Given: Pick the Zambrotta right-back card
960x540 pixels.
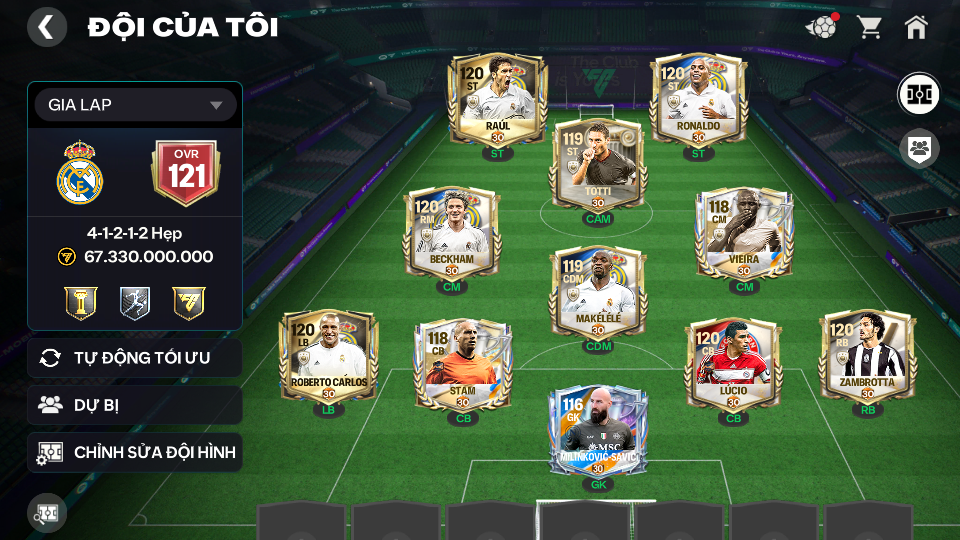Looking at the screenshot, I should click(867, 357).
